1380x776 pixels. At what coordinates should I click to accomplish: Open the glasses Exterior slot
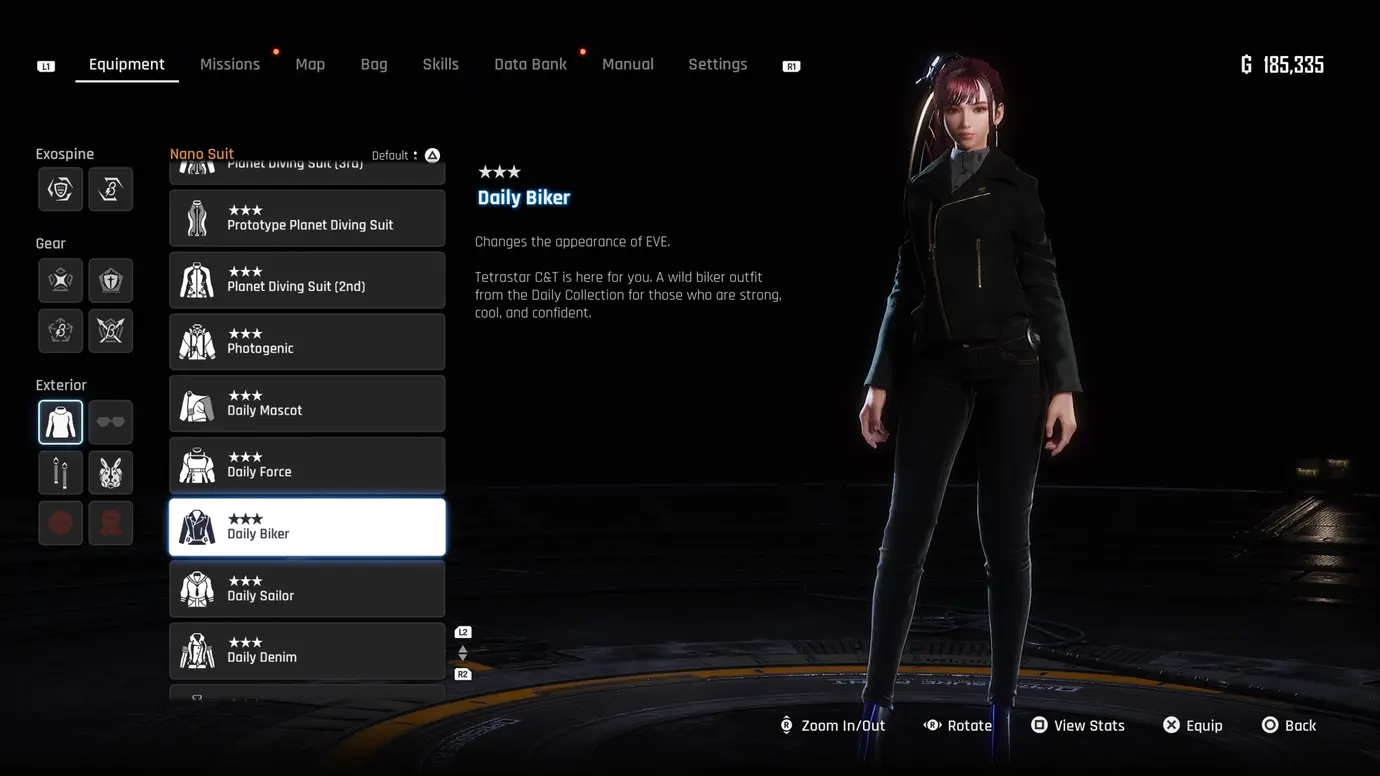tap(111, 422)
